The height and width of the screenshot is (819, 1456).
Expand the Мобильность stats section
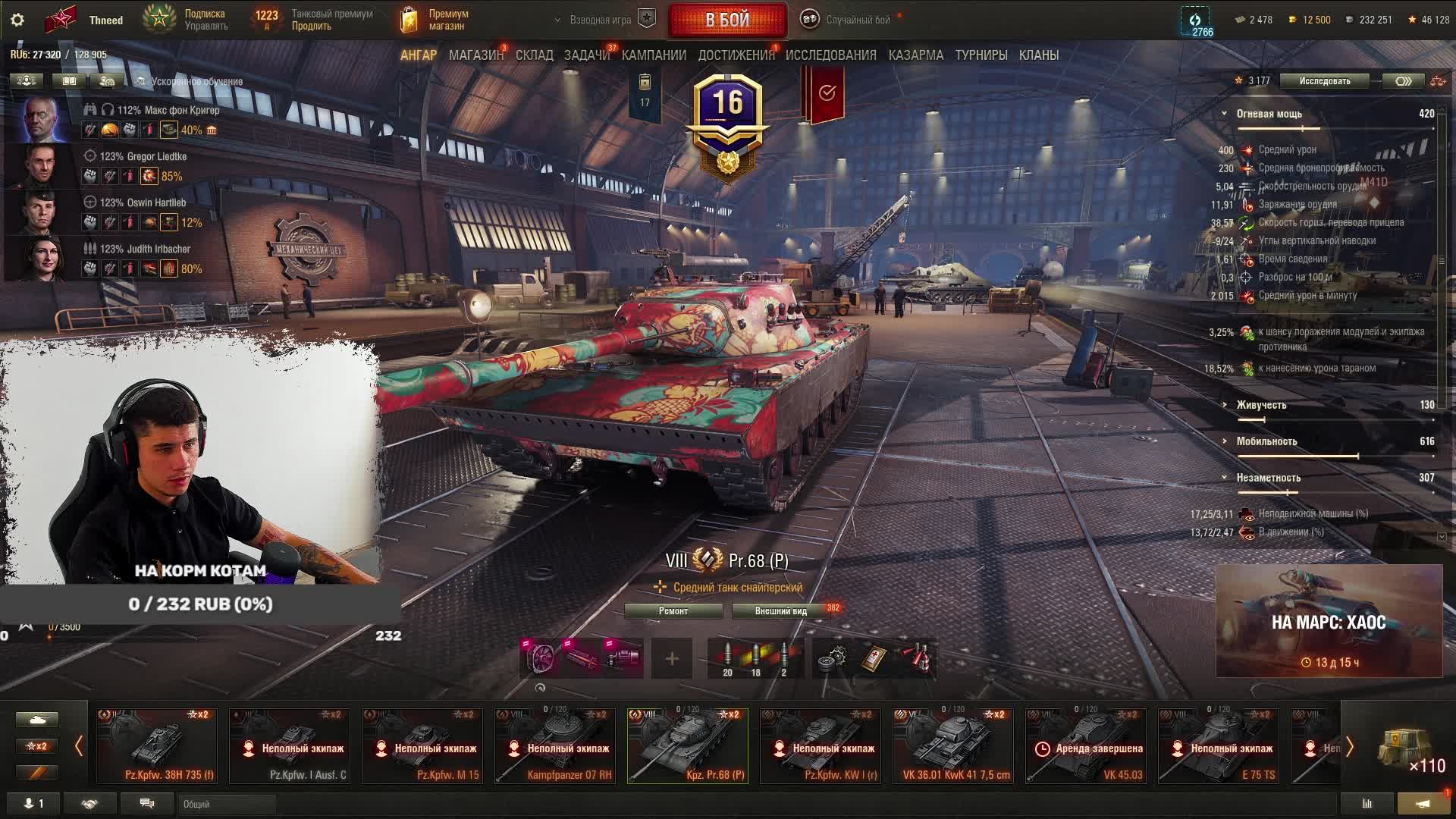point(1266,441)
